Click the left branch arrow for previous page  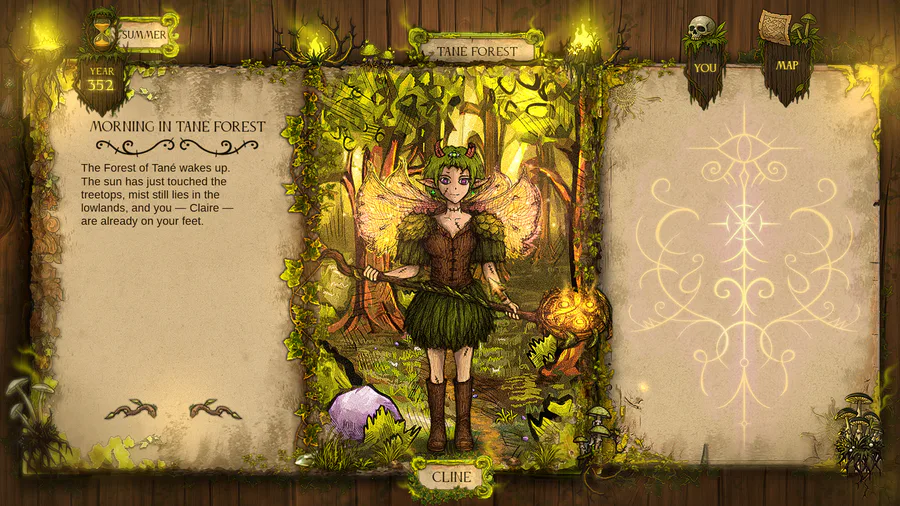point(130,409)
